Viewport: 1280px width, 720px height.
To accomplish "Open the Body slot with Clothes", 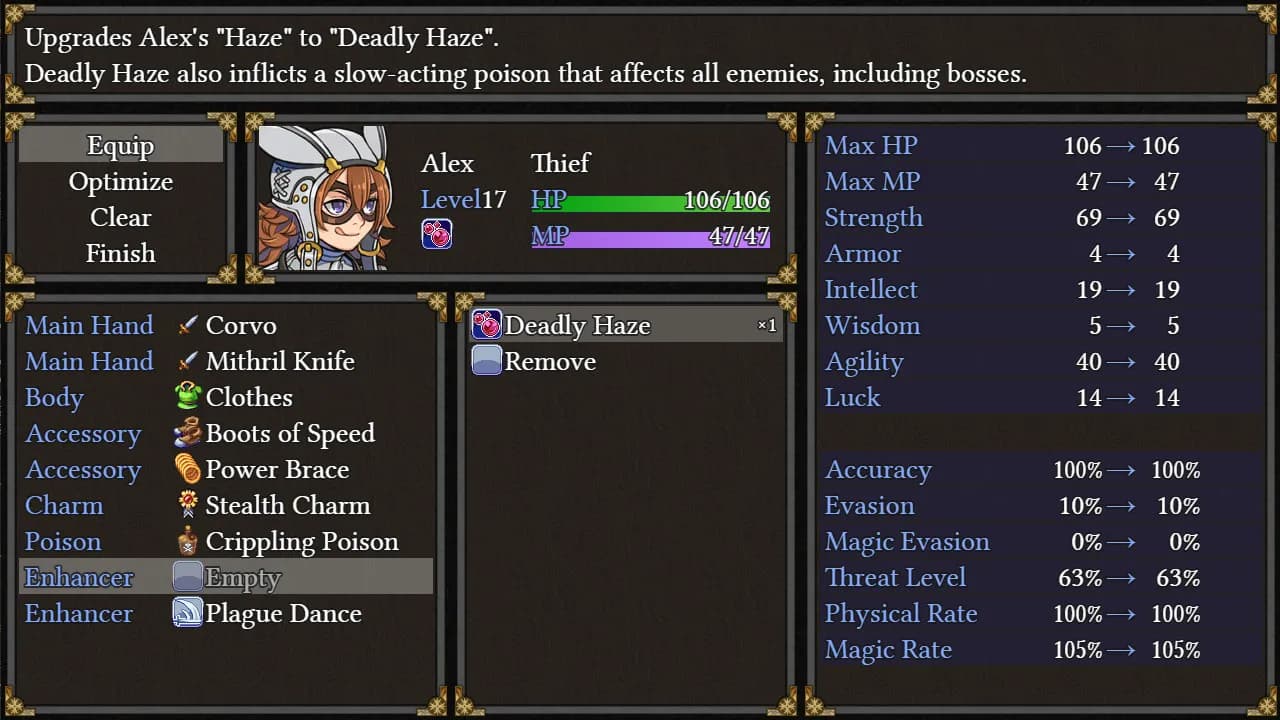I will click(x=226, y=398).
